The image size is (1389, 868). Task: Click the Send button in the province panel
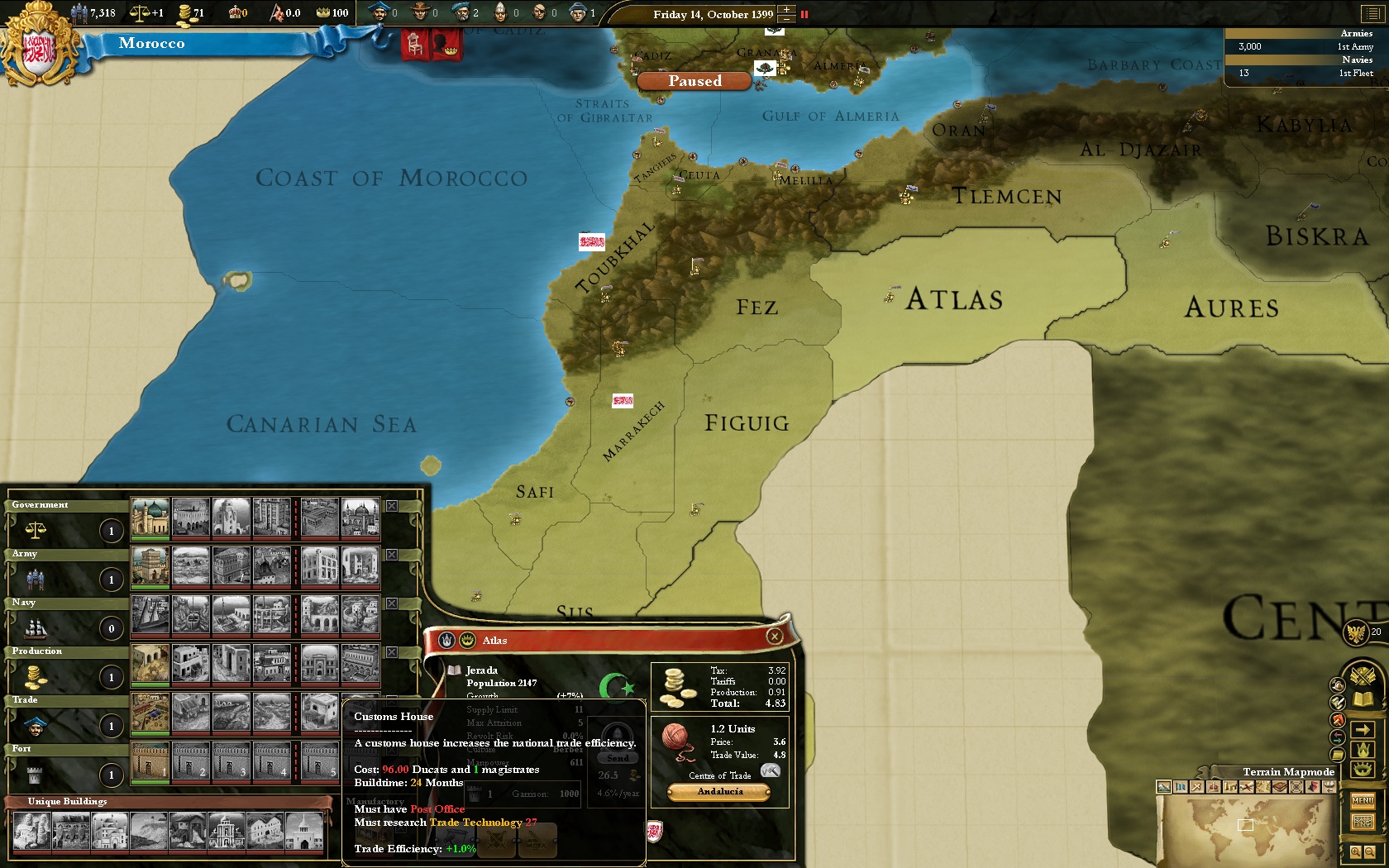pos(617,757)
